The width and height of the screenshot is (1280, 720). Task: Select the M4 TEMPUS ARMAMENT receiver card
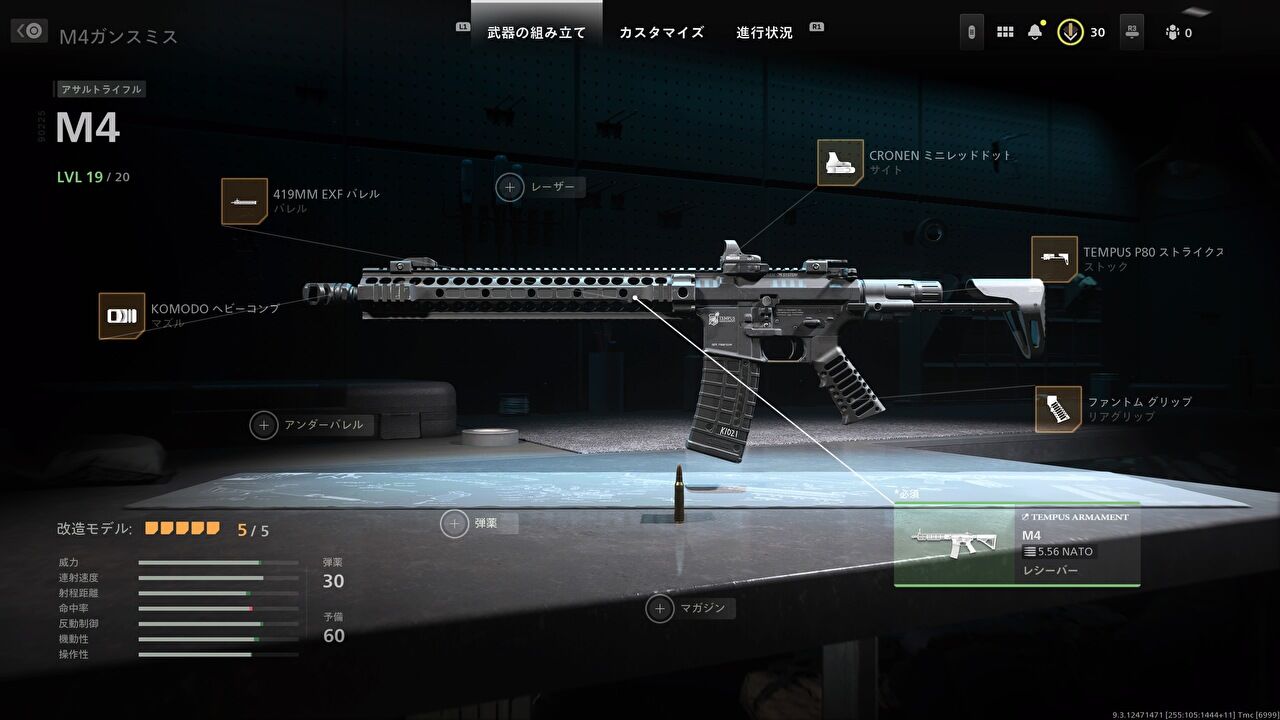click(1017, 546)
